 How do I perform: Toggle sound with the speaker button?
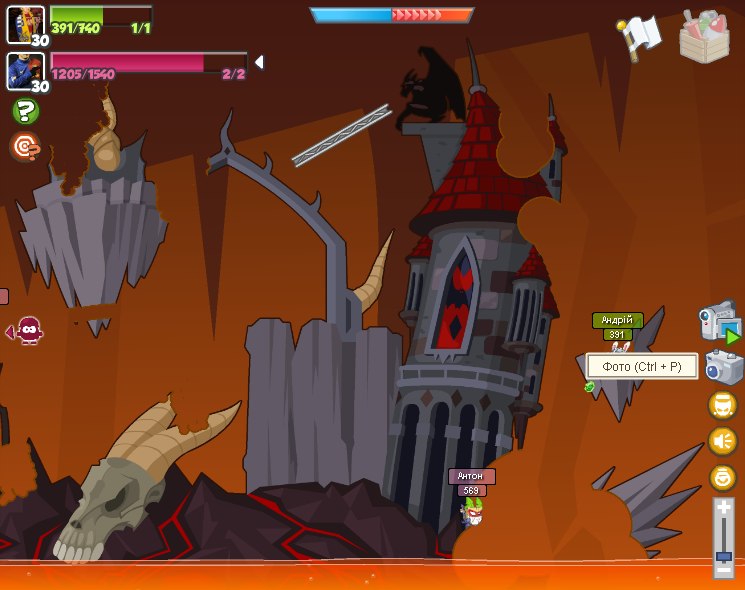(722, 441)
